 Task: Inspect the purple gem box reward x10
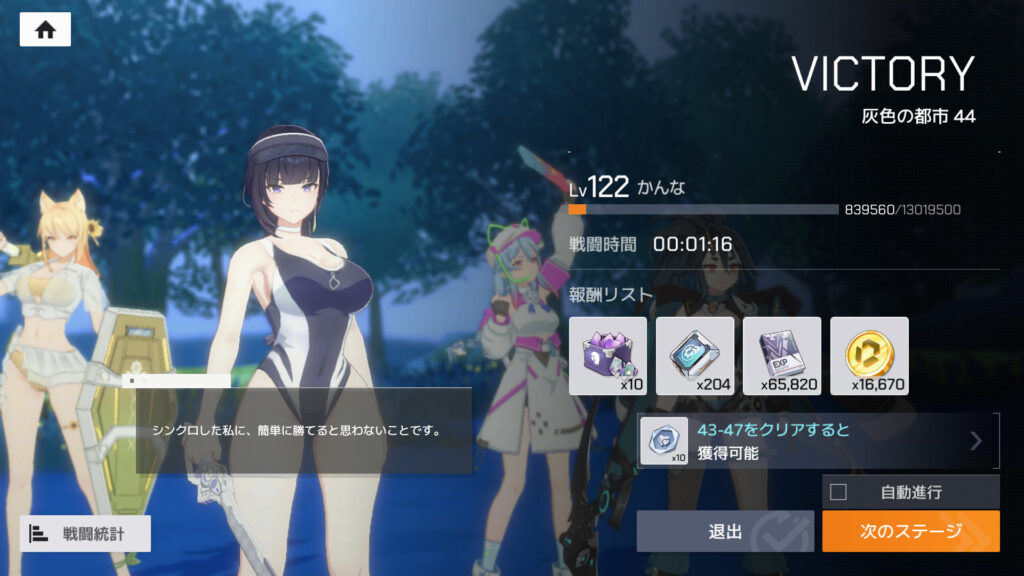point(608,356)
